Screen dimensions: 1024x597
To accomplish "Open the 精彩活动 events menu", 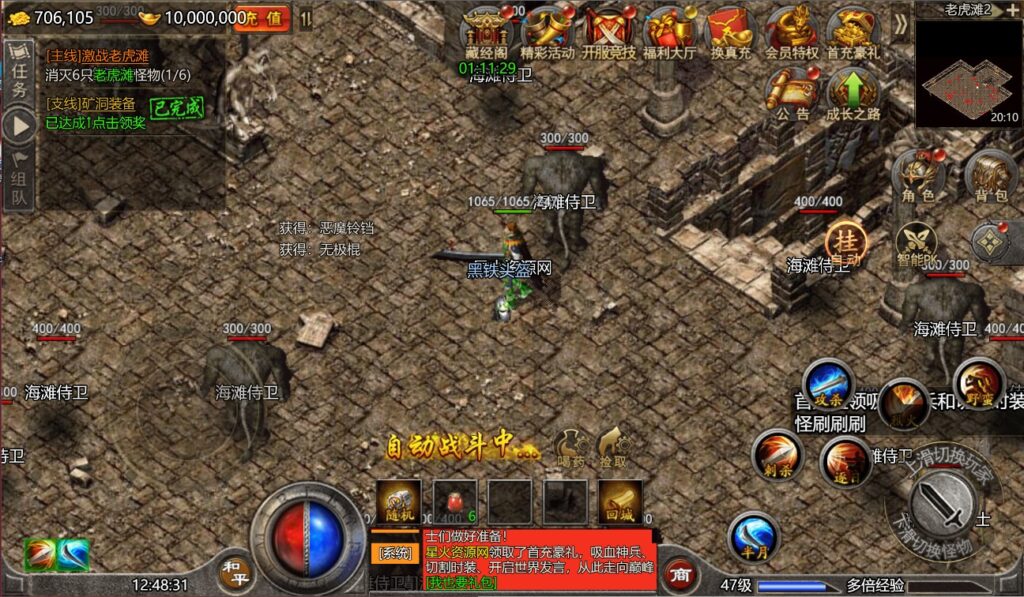I will [548, 32].
